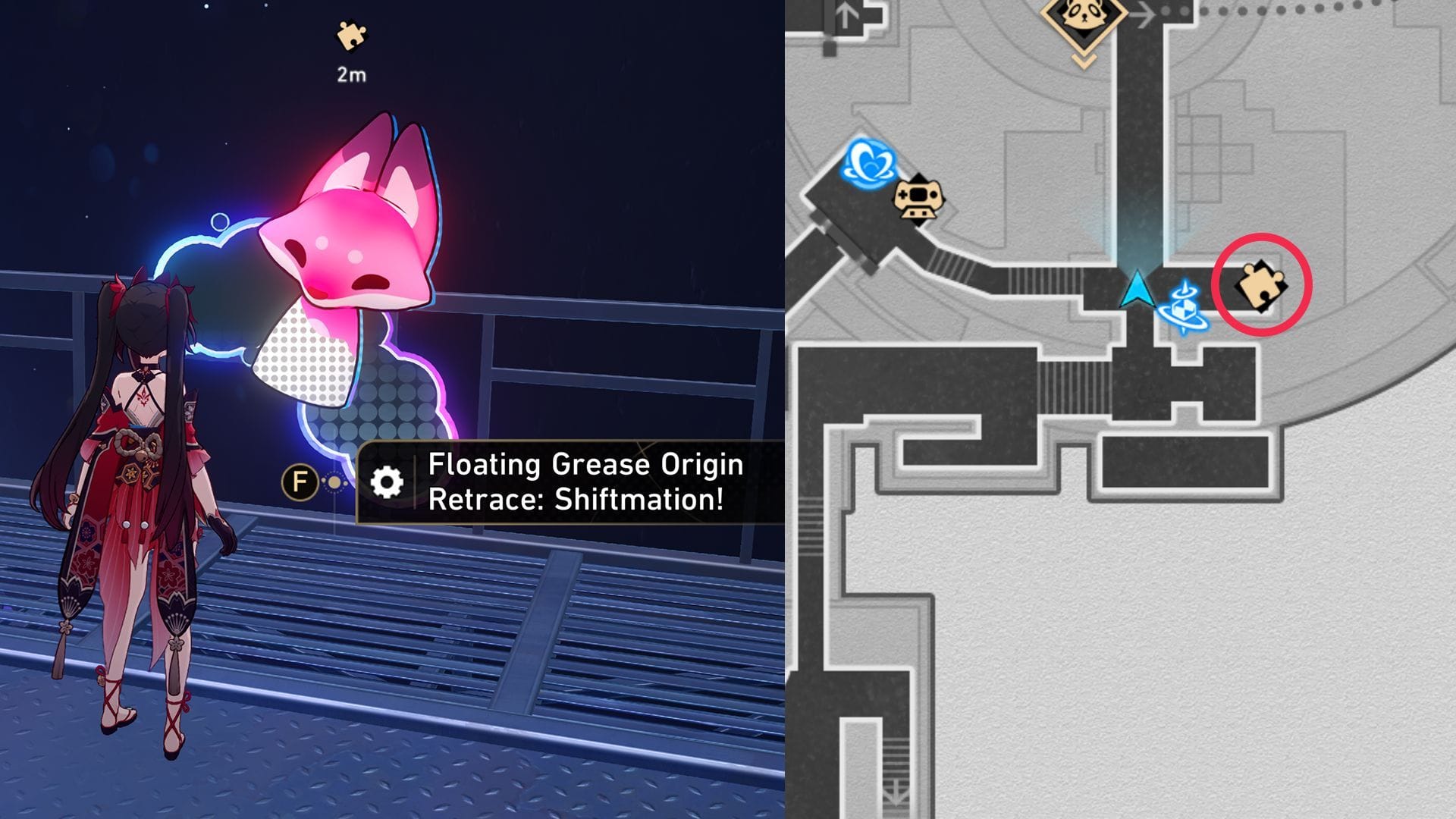Click the "2m" distance label
Viewport: 1456px width, 819px height.
(350, 74)
